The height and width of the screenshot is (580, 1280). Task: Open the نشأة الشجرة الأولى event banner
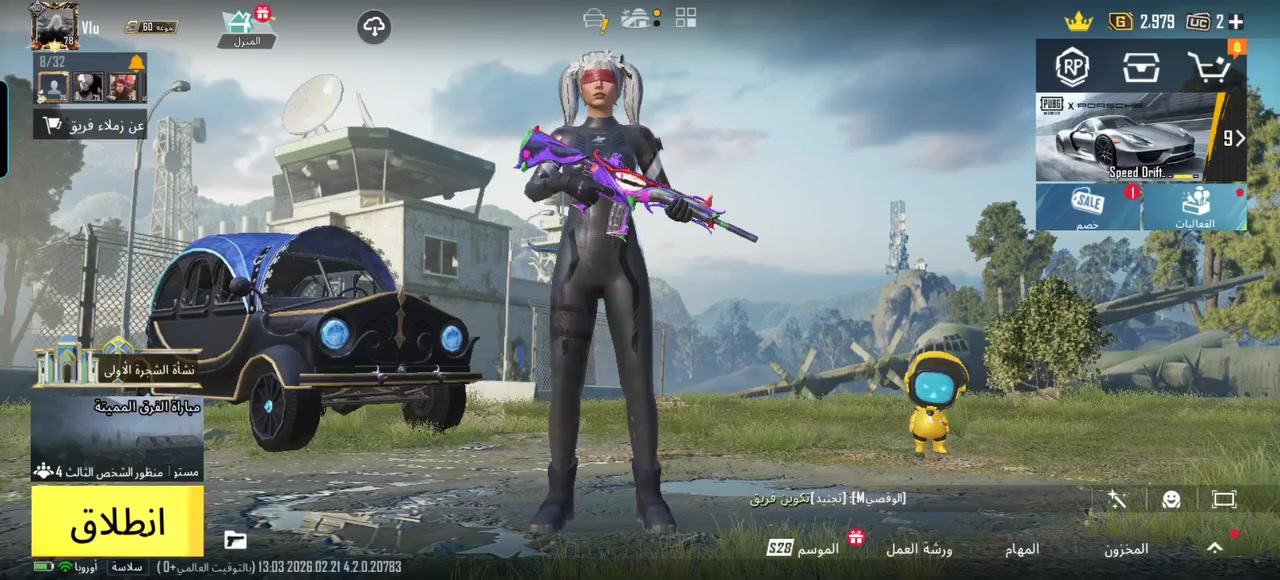[117, 368]
